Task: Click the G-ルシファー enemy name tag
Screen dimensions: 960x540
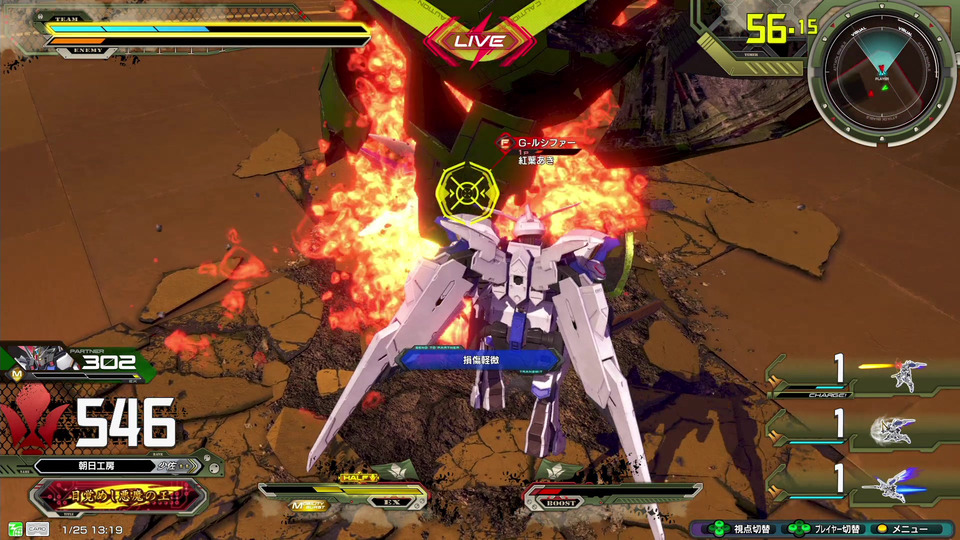Action: coord(545,144)
